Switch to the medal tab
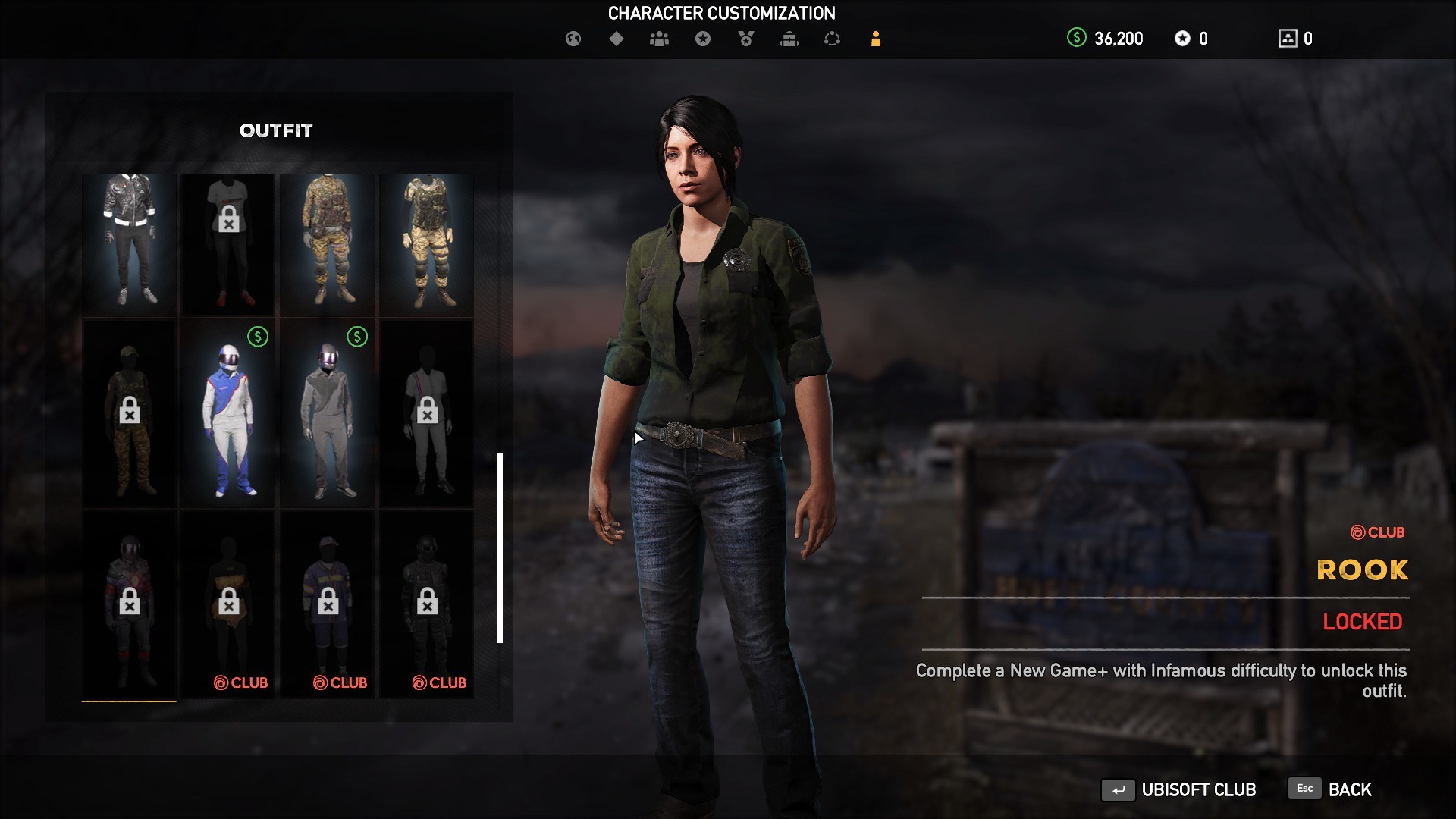The image size is (1456, 819). pos(746,39)
